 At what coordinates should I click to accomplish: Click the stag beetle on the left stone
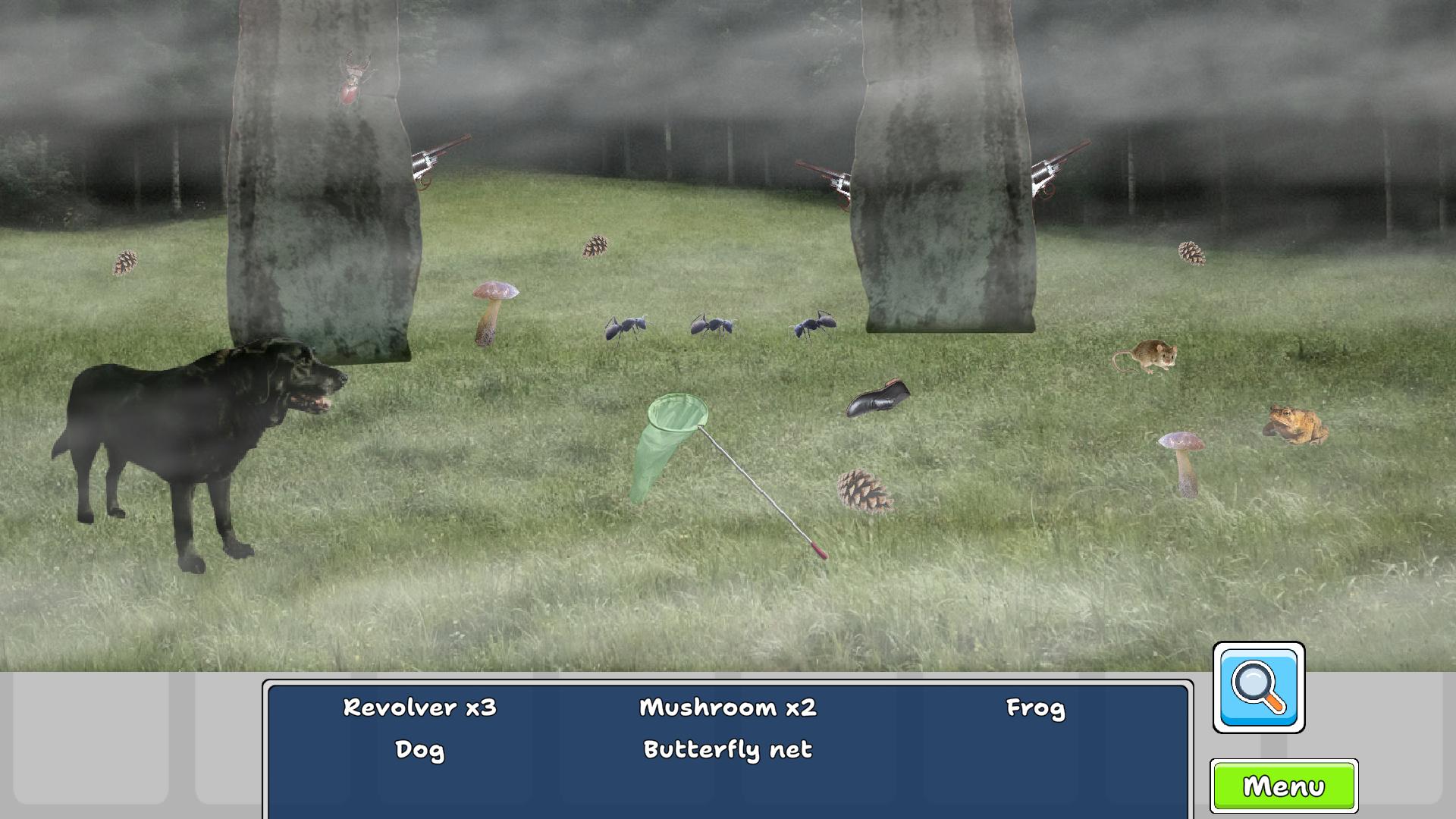click(x=353, y=80)
